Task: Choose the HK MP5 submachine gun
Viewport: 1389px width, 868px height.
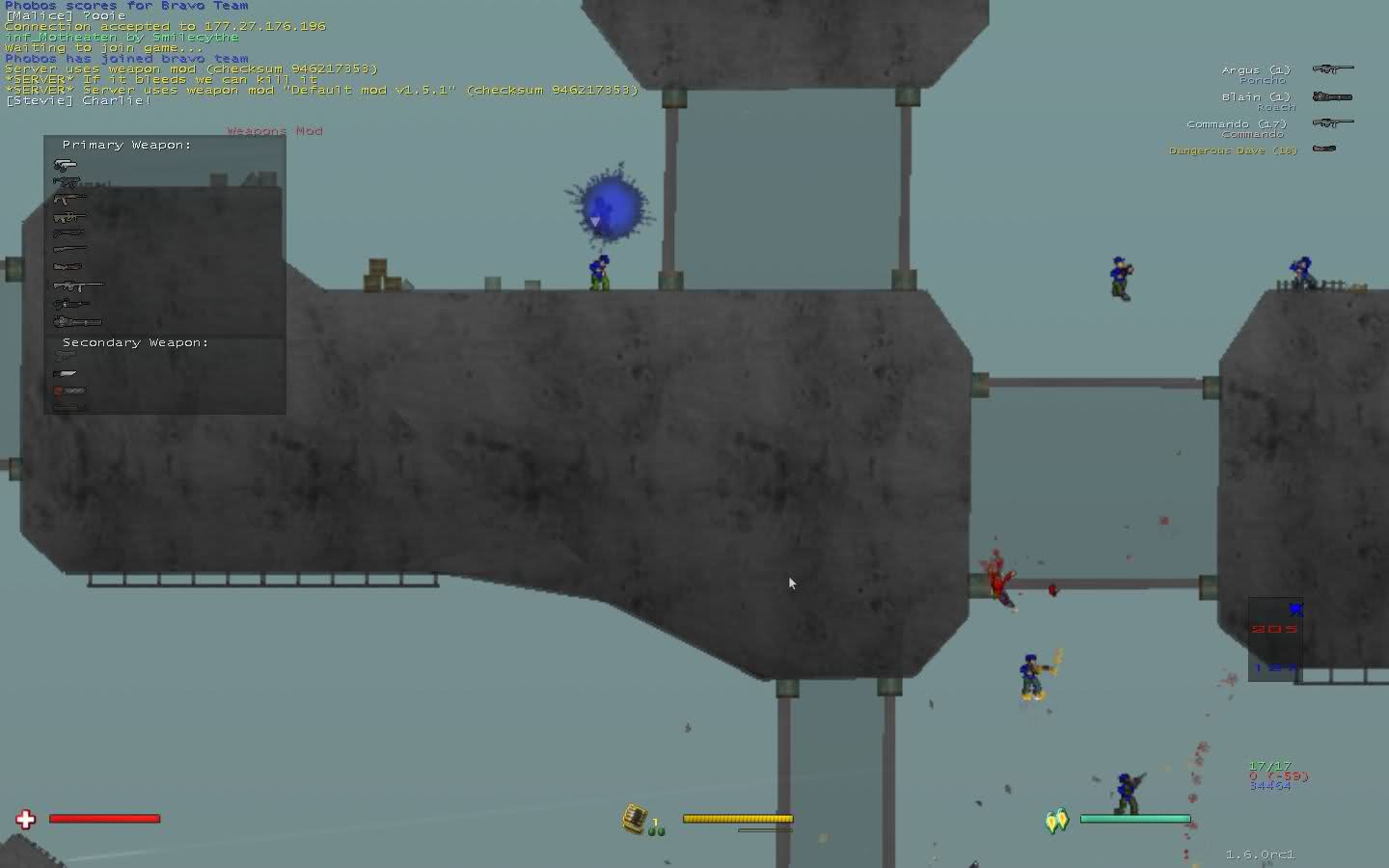Action: pyautogui.click(x=67, y=182)
